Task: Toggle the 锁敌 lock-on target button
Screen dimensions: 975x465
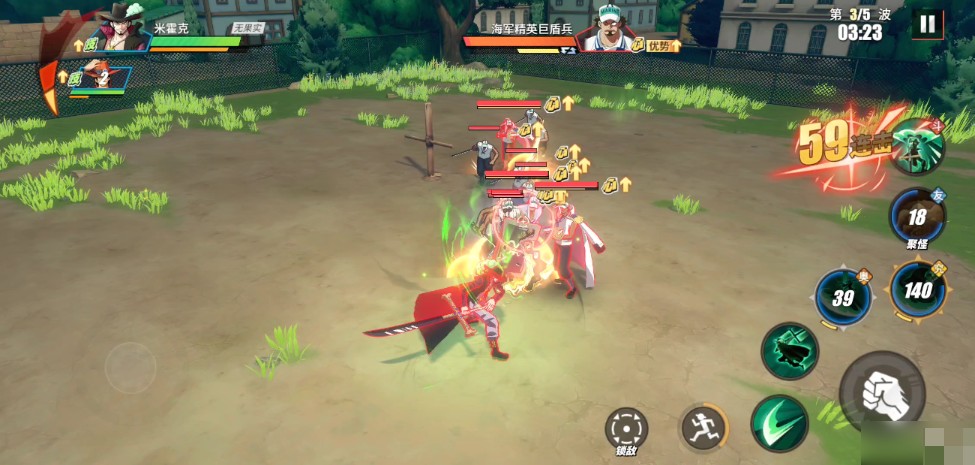Action: (x=626, y=428)
